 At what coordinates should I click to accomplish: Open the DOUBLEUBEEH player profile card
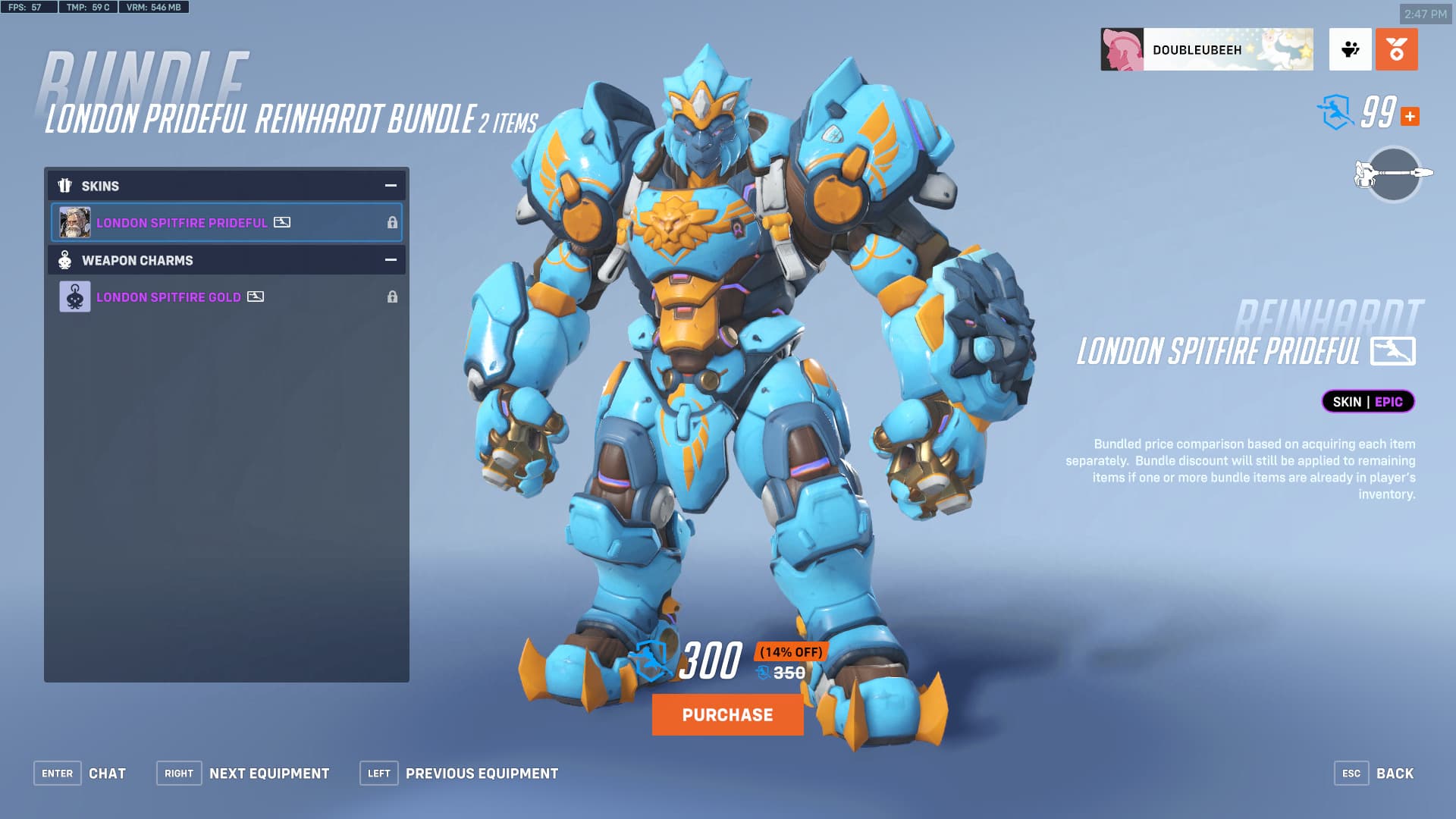coord(1207,50)
